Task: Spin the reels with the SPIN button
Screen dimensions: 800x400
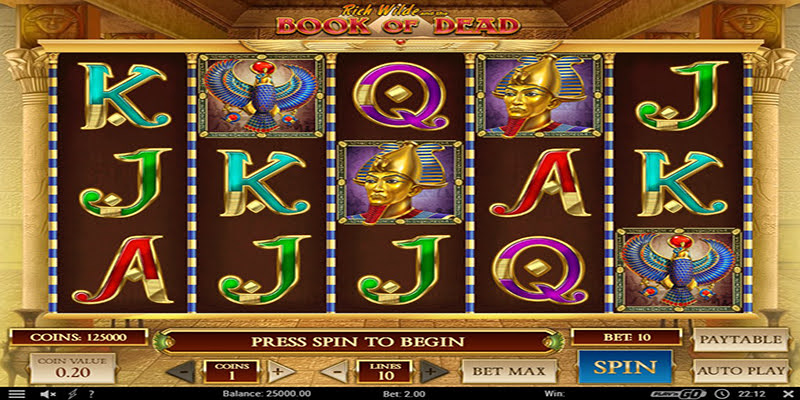Action: [x=625, y=367]
